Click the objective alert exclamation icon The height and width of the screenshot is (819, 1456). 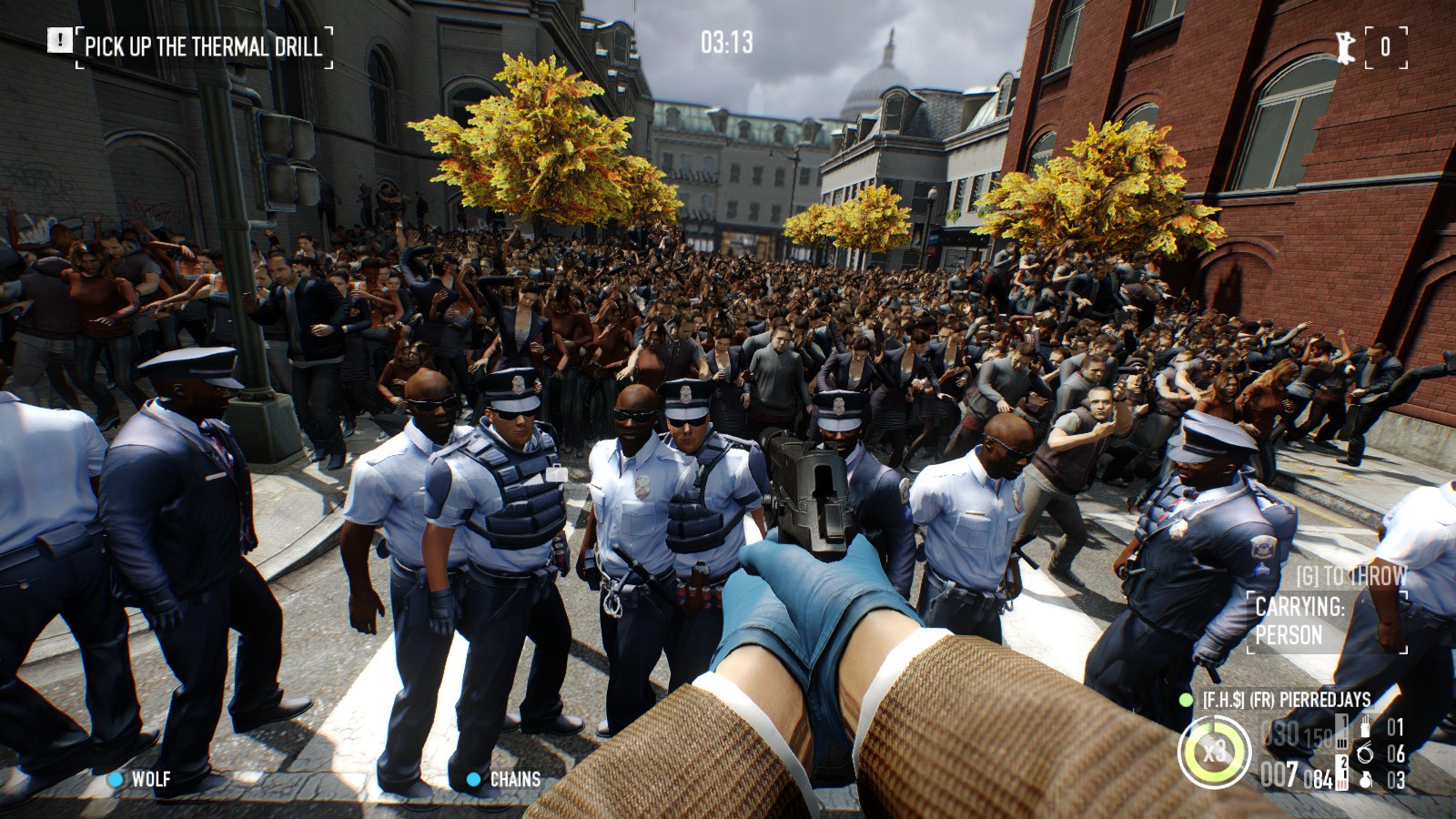click(x=60, y=40)
